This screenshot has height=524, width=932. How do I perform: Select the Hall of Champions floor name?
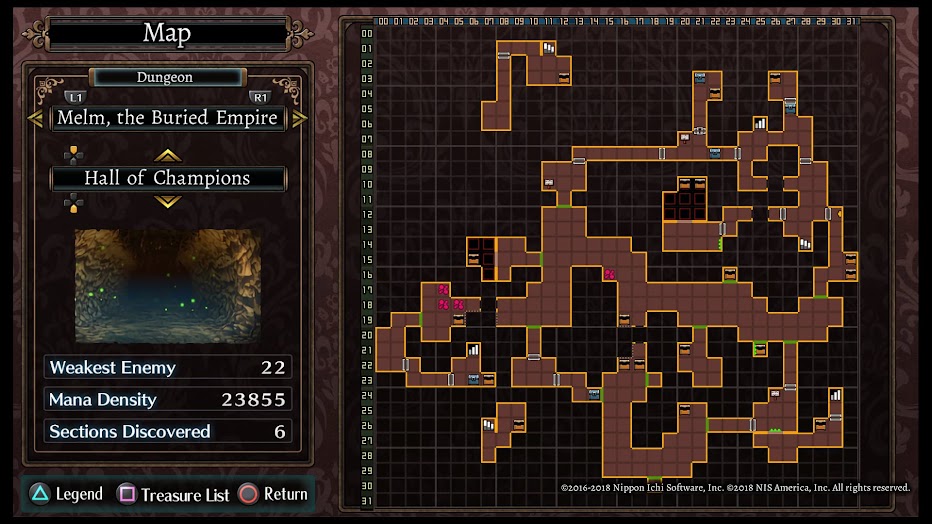point(167,179)
